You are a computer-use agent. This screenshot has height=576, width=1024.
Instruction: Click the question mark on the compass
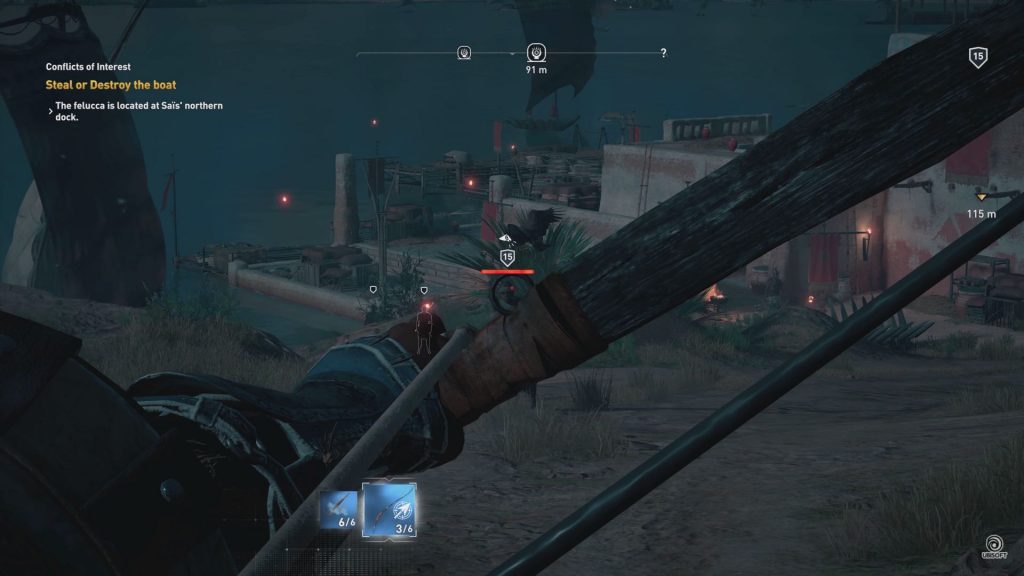tap(663, 53)
